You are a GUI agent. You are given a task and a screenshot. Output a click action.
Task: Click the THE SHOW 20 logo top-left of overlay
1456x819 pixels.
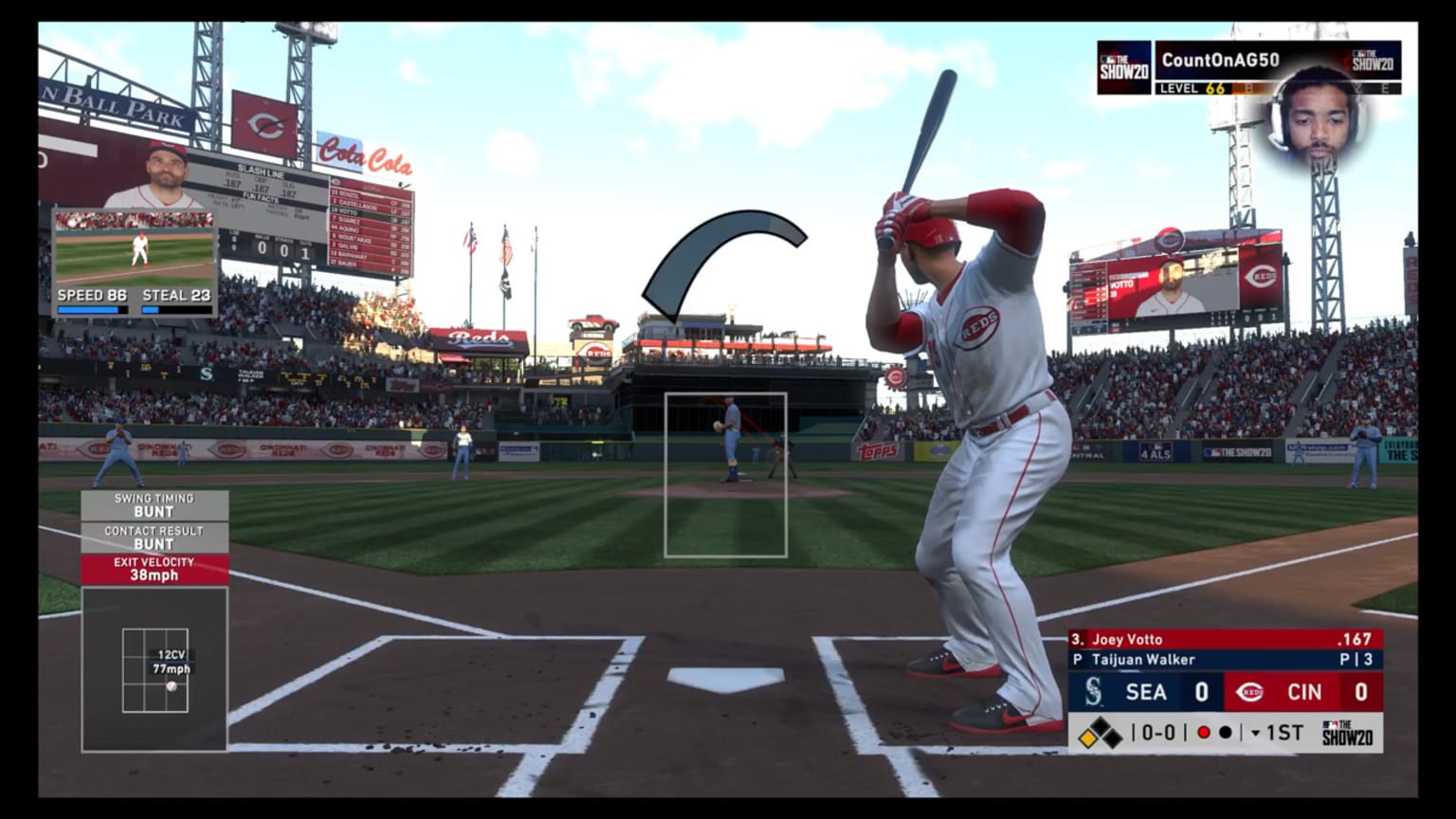click(1122, 67)
